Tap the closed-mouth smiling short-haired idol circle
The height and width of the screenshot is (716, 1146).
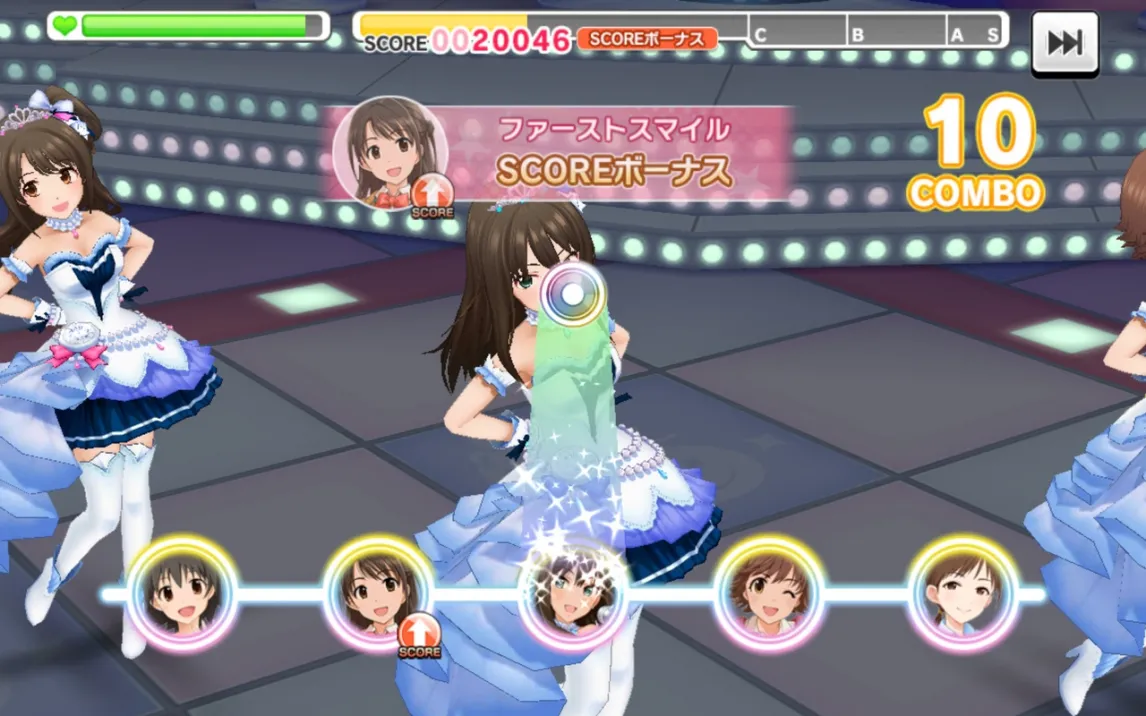[962, 592]
